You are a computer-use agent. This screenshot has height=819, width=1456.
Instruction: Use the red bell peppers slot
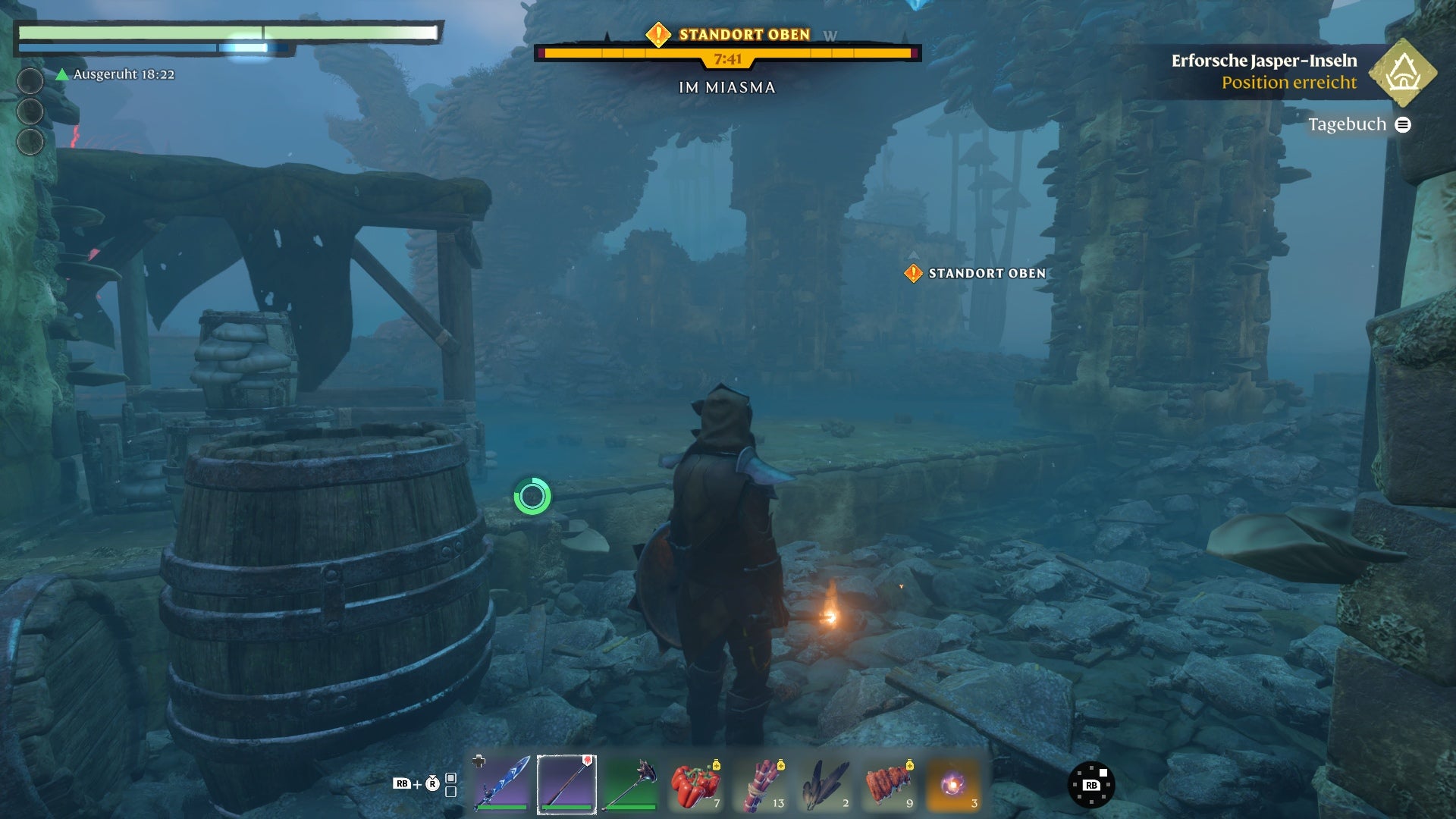(x=695, y=784)
